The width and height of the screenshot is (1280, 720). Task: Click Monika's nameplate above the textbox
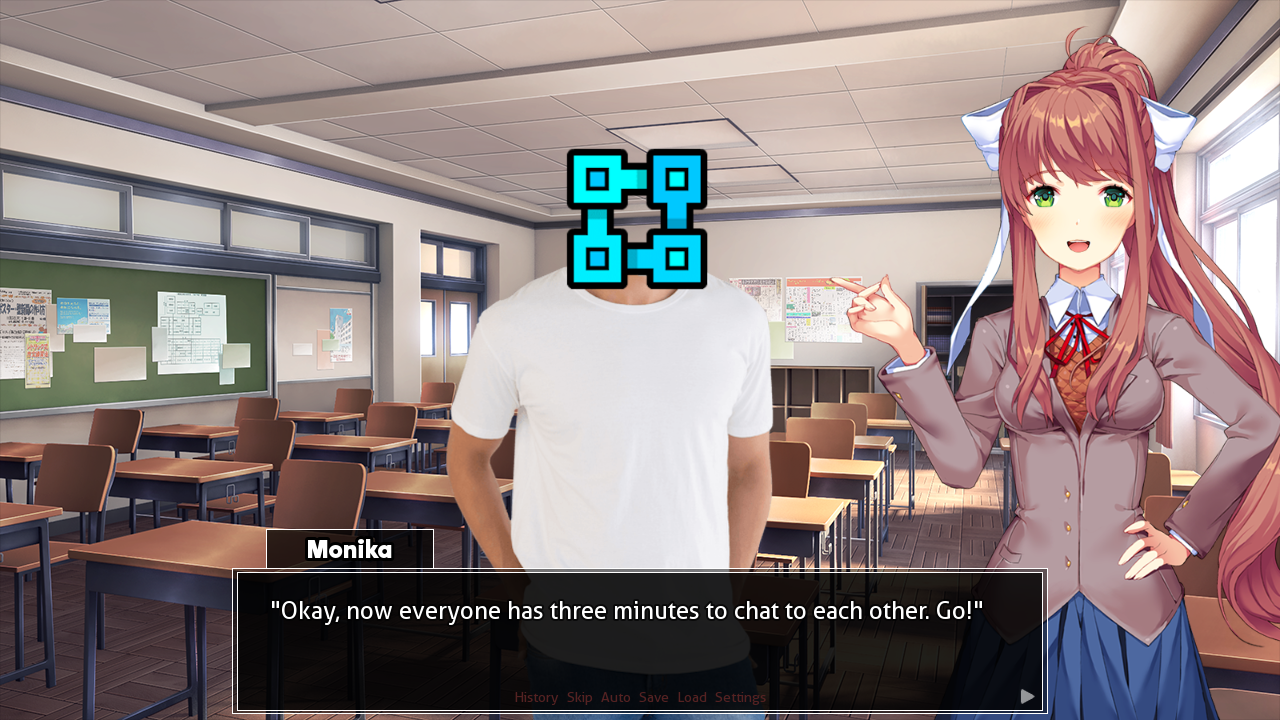pos(349,549)
